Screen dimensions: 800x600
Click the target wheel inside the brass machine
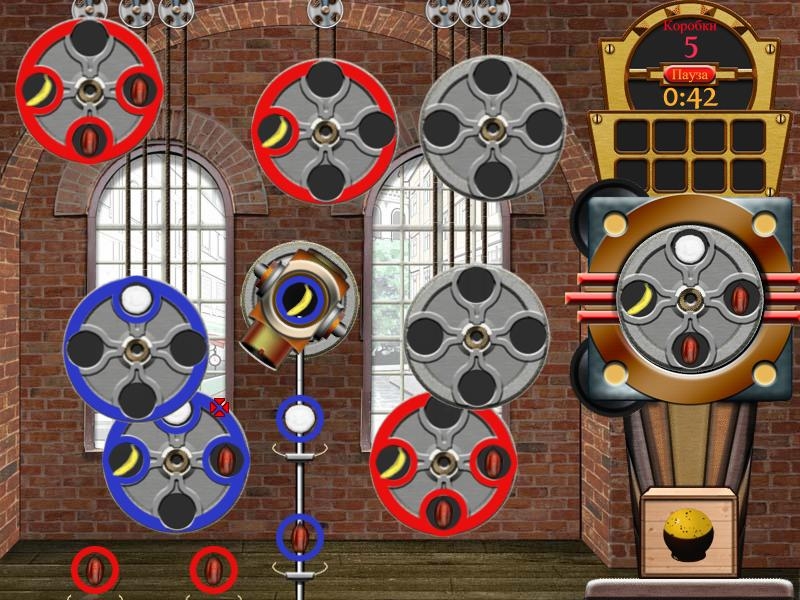[x=687, y=298]
